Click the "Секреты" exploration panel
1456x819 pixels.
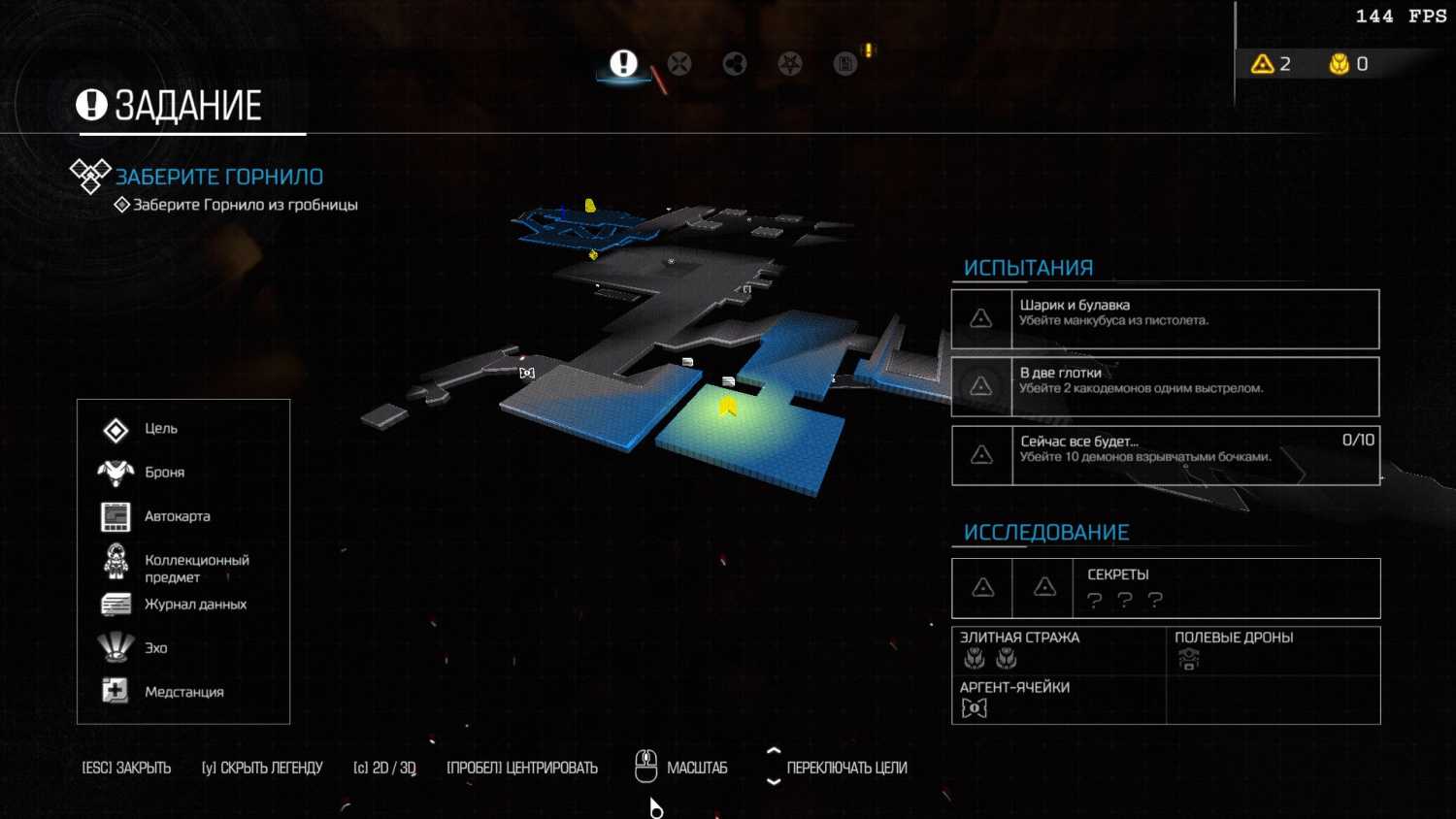tap(1165, 588)
